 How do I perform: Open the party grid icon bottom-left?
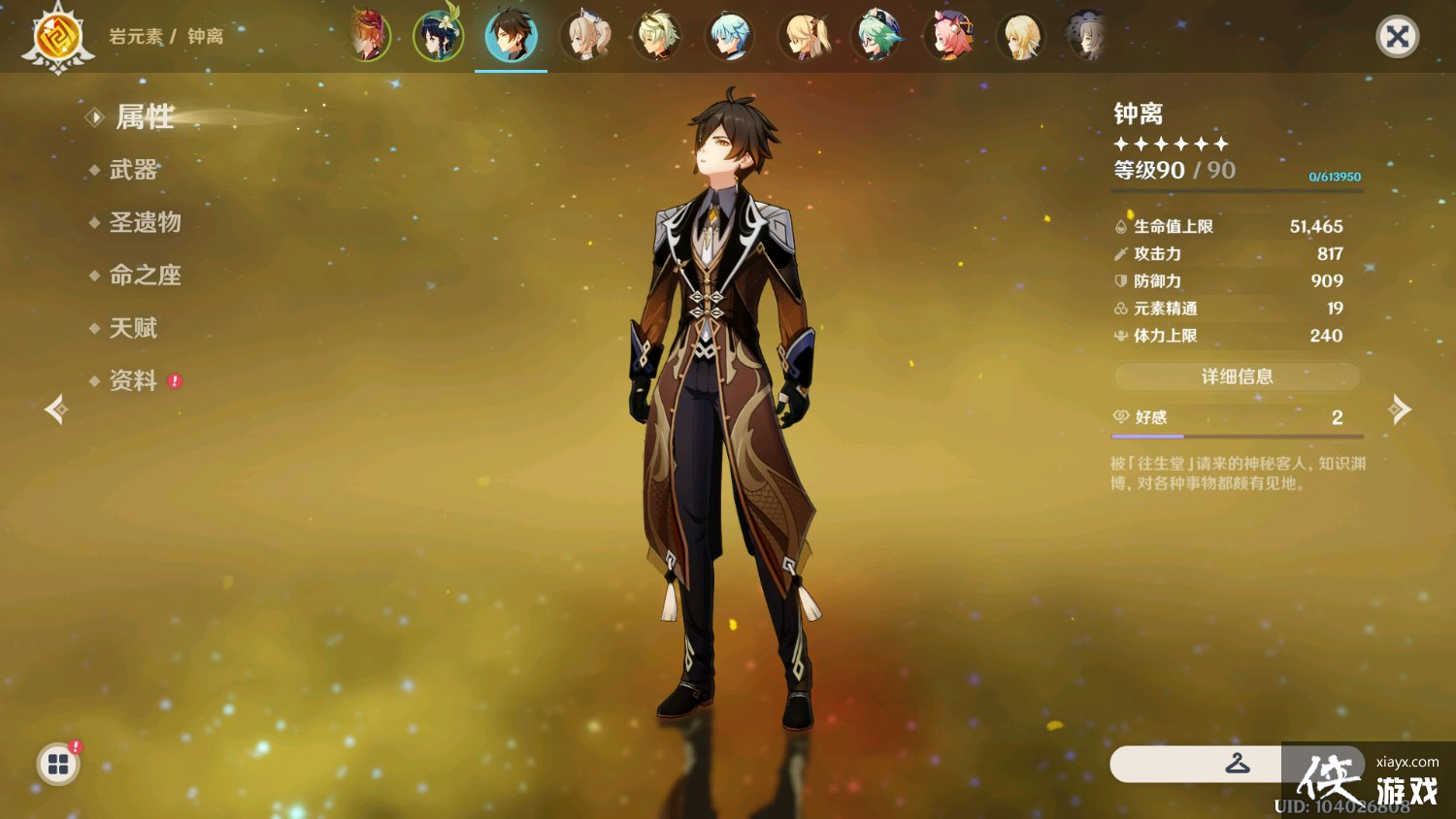(x=58, y=764)
